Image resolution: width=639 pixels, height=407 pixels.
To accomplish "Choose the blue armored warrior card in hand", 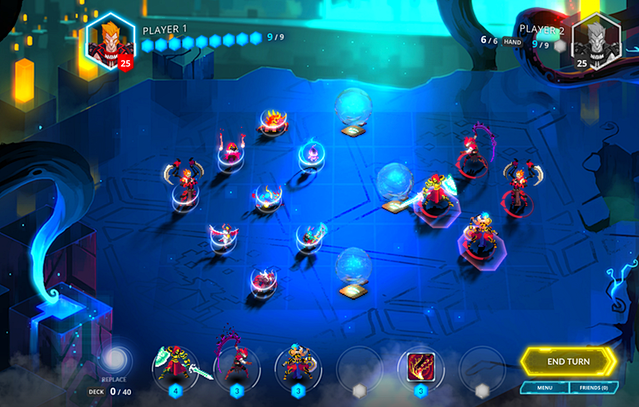I will (298, 367).
